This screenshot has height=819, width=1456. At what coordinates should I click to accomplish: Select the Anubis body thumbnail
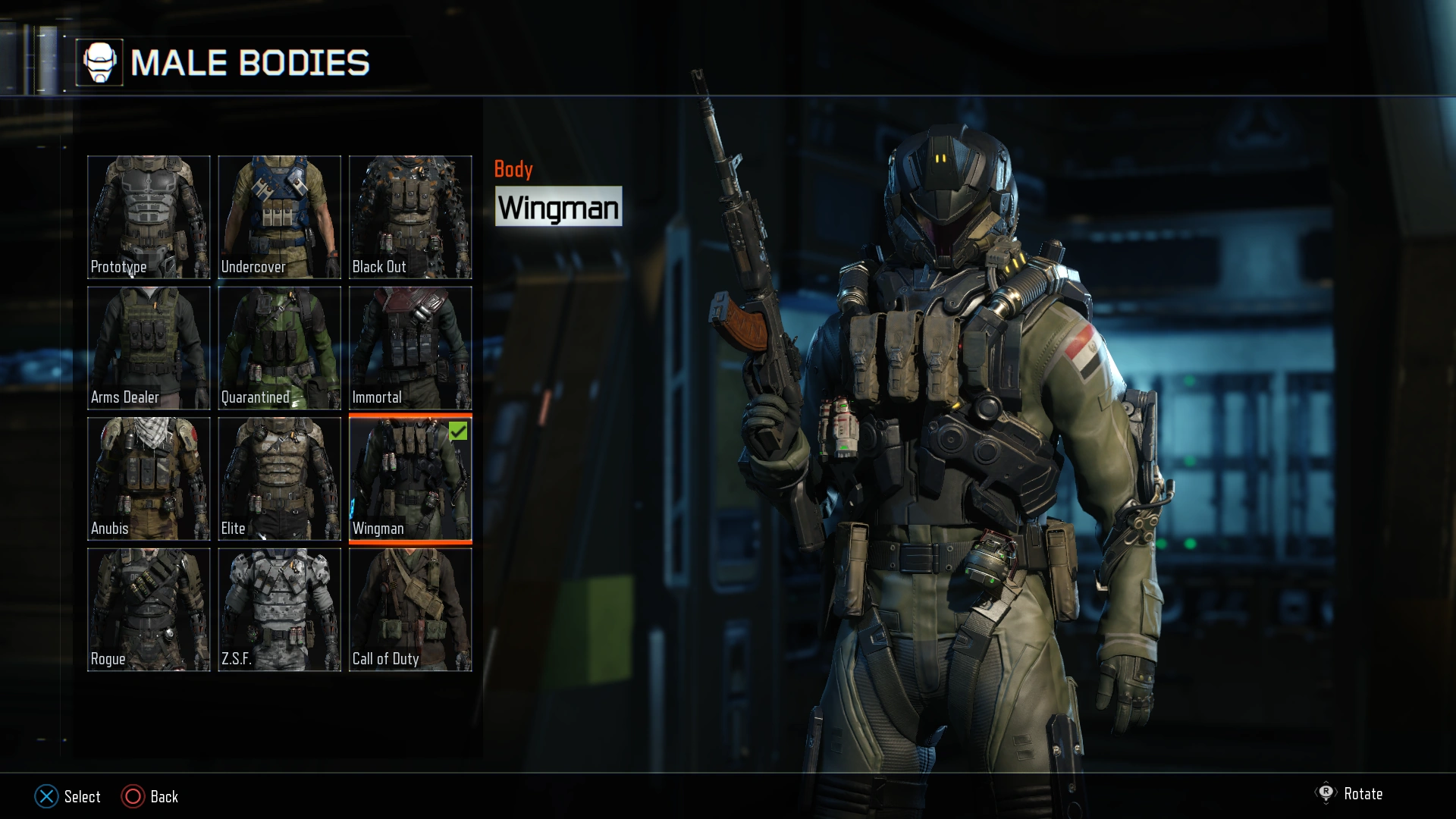point(149,479)
